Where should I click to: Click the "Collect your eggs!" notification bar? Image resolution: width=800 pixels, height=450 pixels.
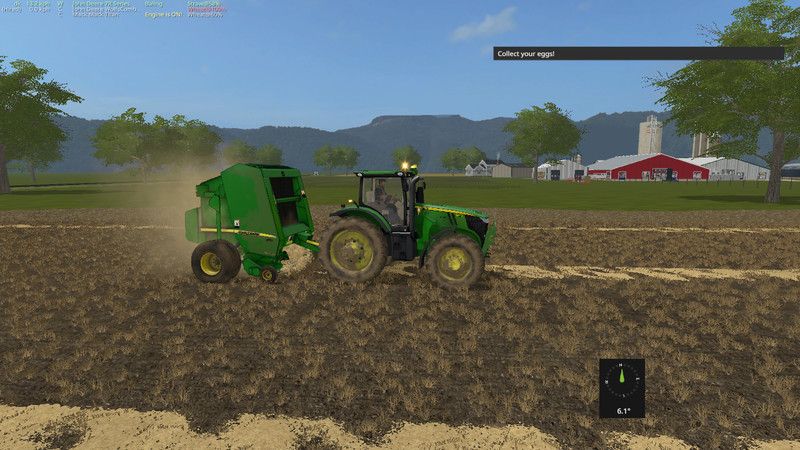point(638,53)
